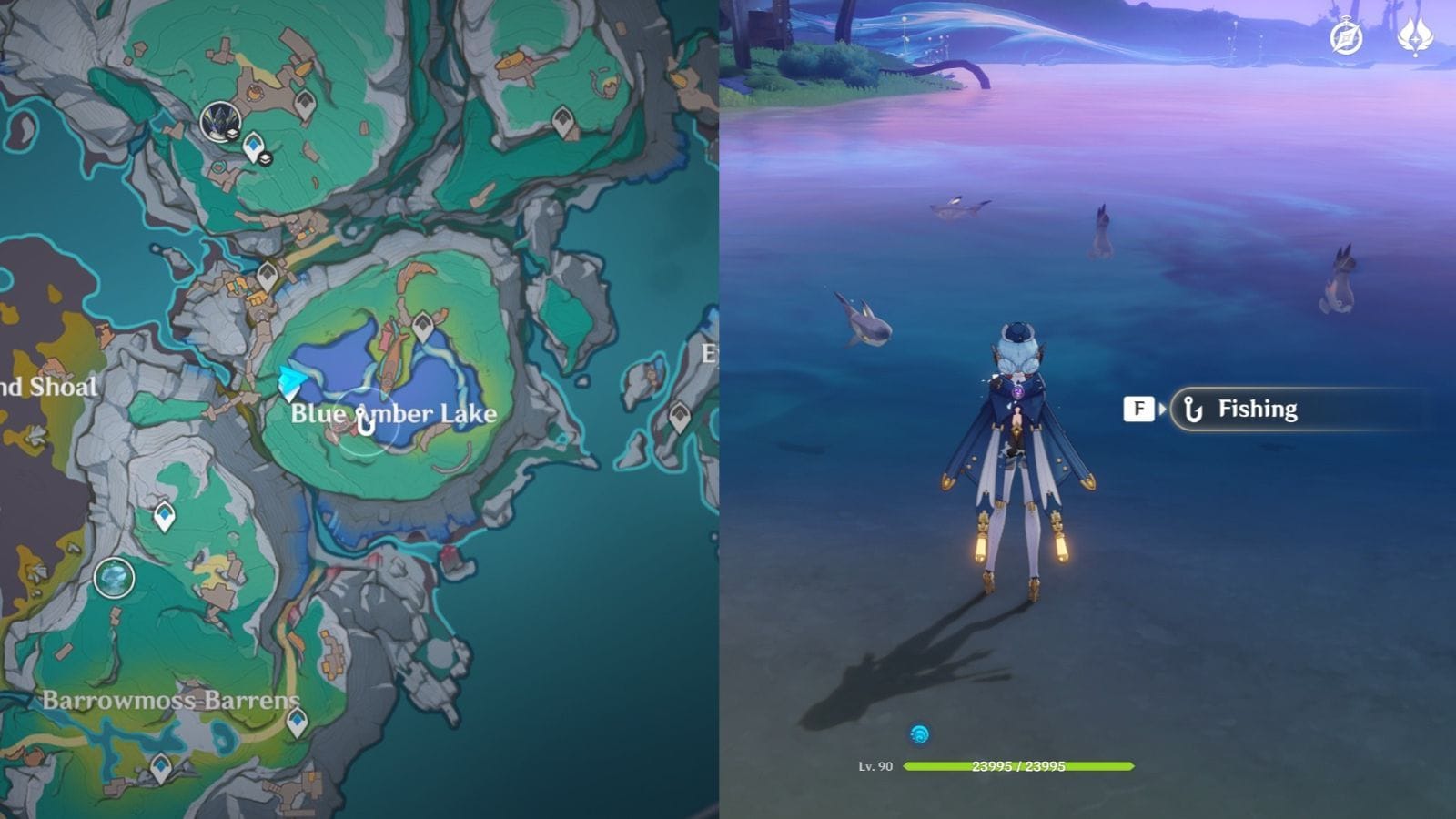
Task: Select the teleport waypoint at the map's bottom edge
Action: tap(160, 769)
